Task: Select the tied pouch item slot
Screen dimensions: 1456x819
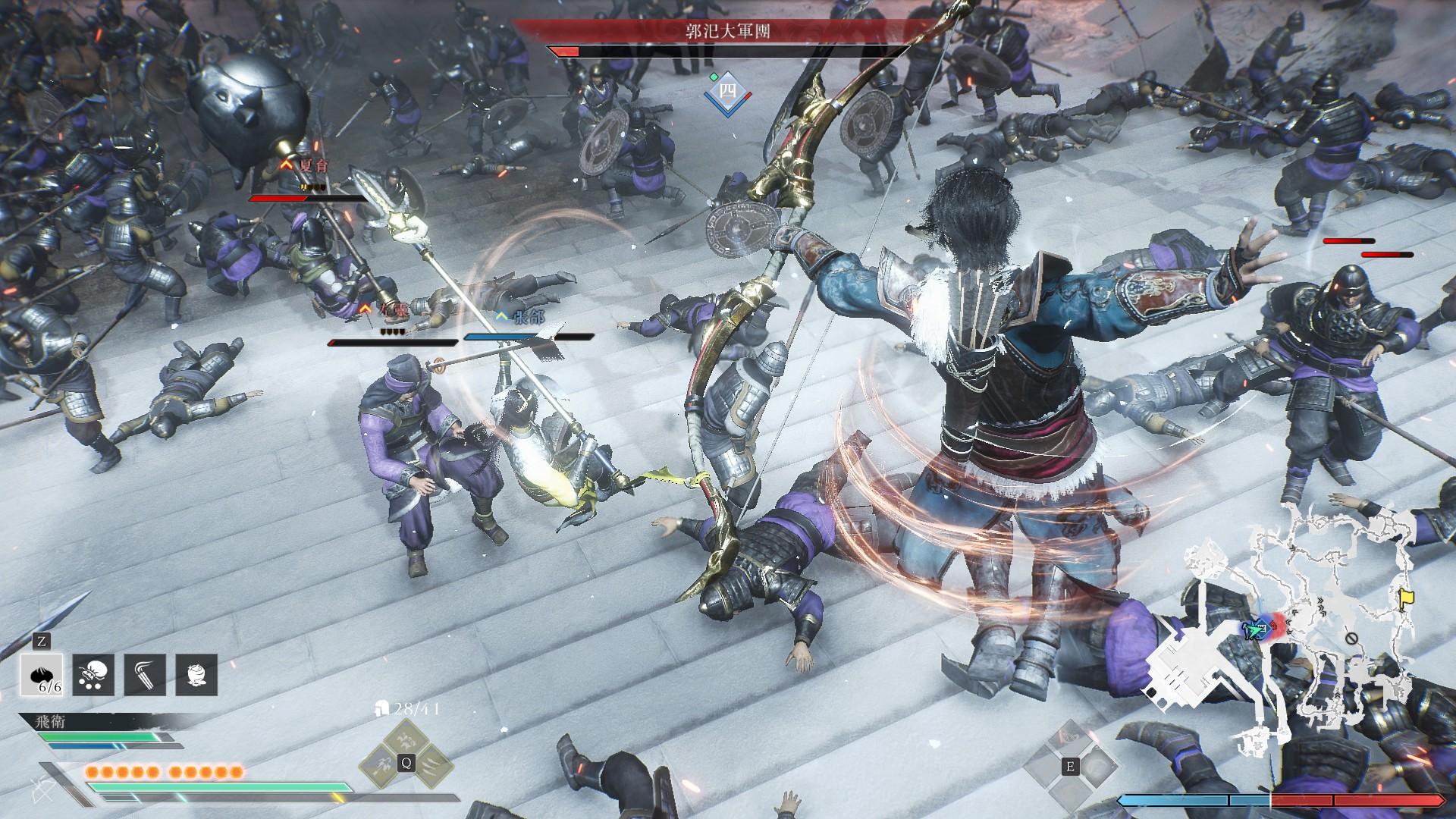Action: 93,675
